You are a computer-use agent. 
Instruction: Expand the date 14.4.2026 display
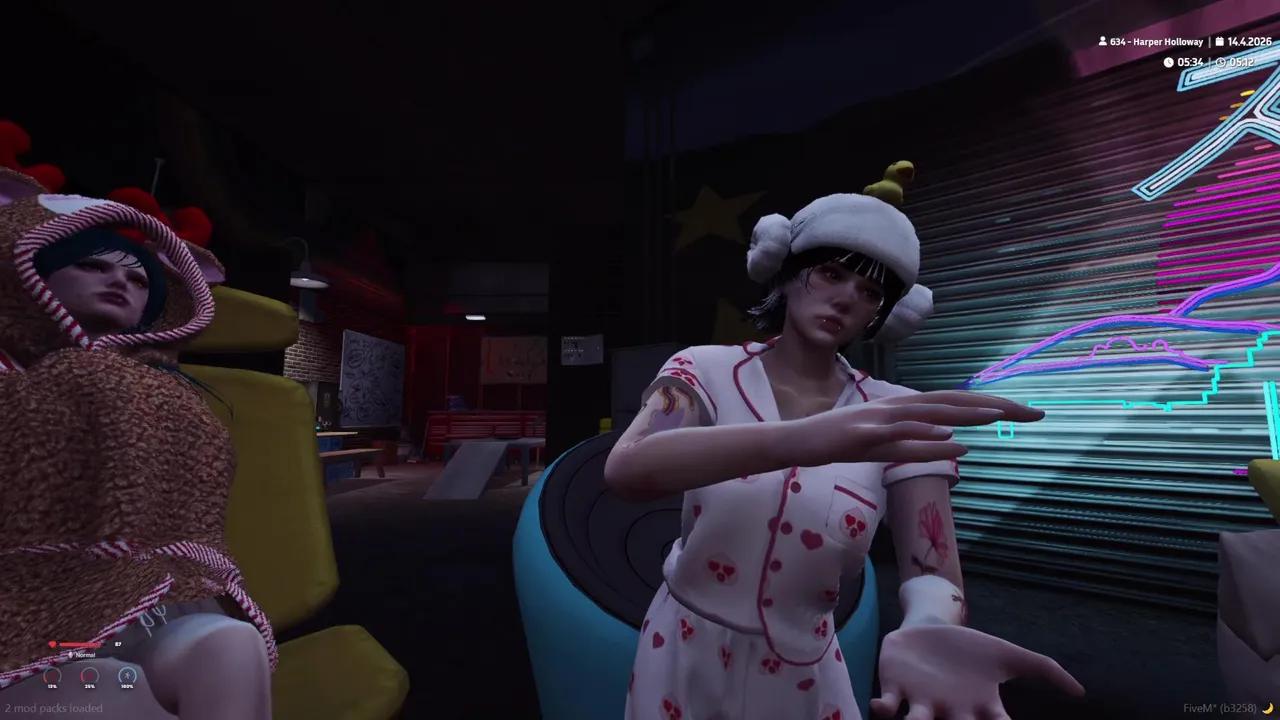point(1251,41)
